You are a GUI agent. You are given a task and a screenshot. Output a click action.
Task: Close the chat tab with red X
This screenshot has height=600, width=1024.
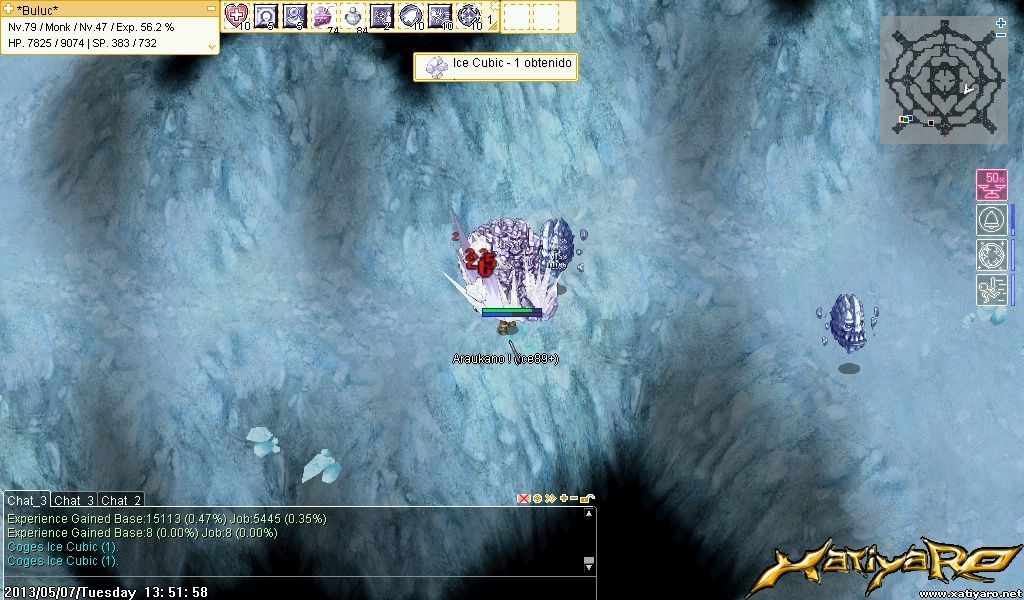523,498
